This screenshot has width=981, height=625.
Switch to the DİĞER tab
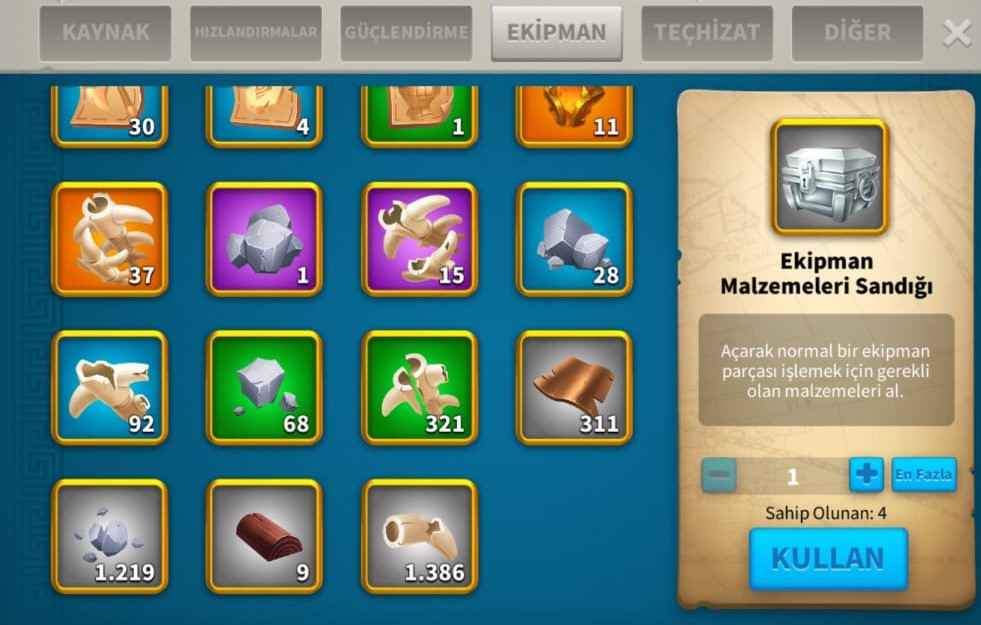pos(857,33)
